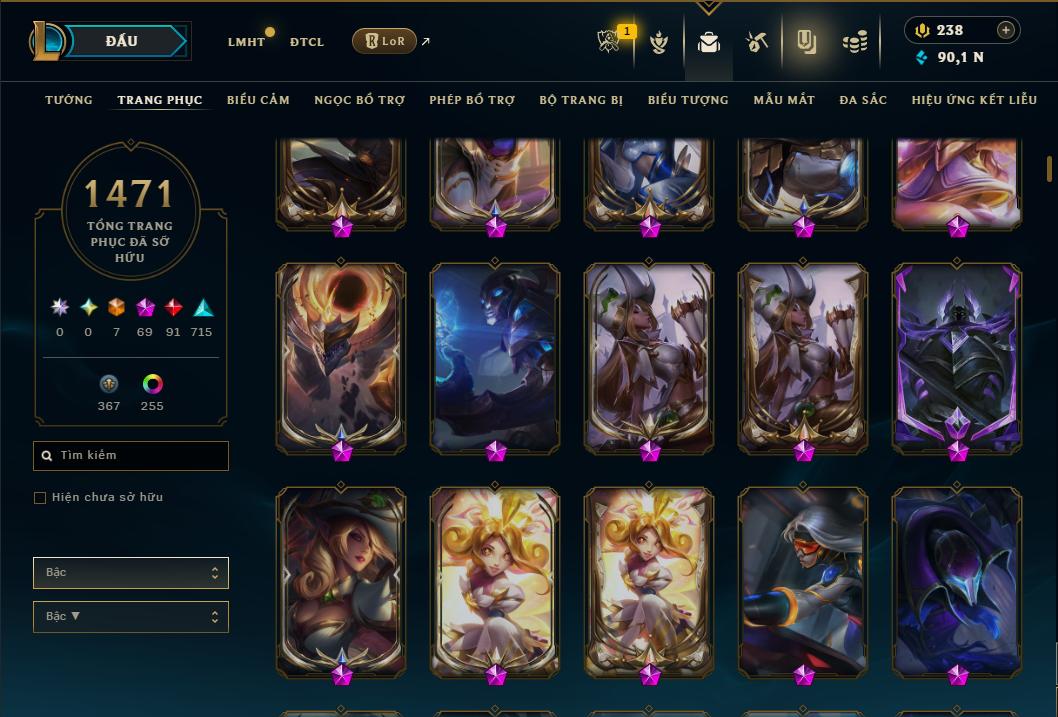Open the ĐTCL section
Image resolution: width=1058 pixels, height=717 pixels.
307,42
